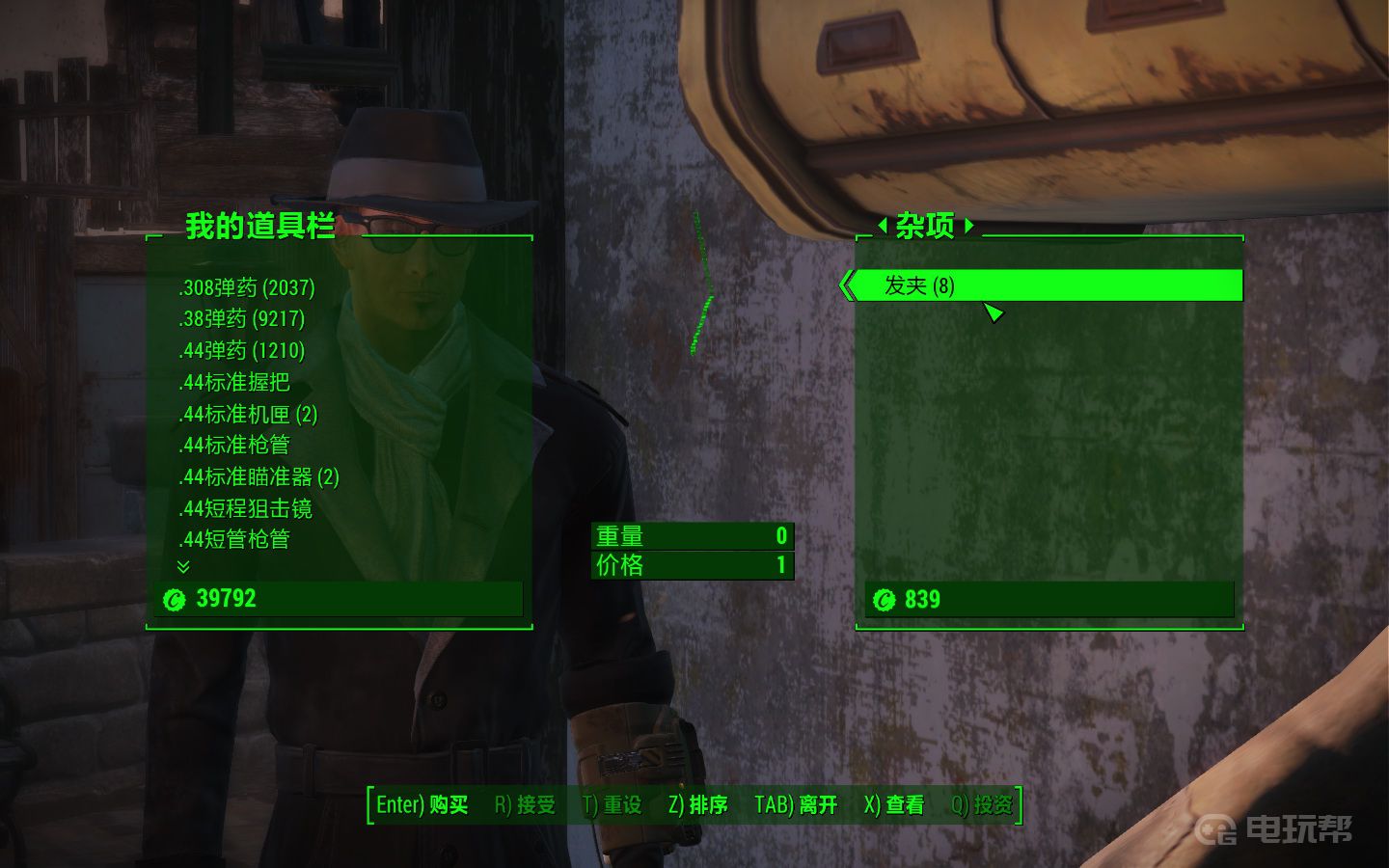
Task: Show more items with the down chevron
Action: (183, 567)
